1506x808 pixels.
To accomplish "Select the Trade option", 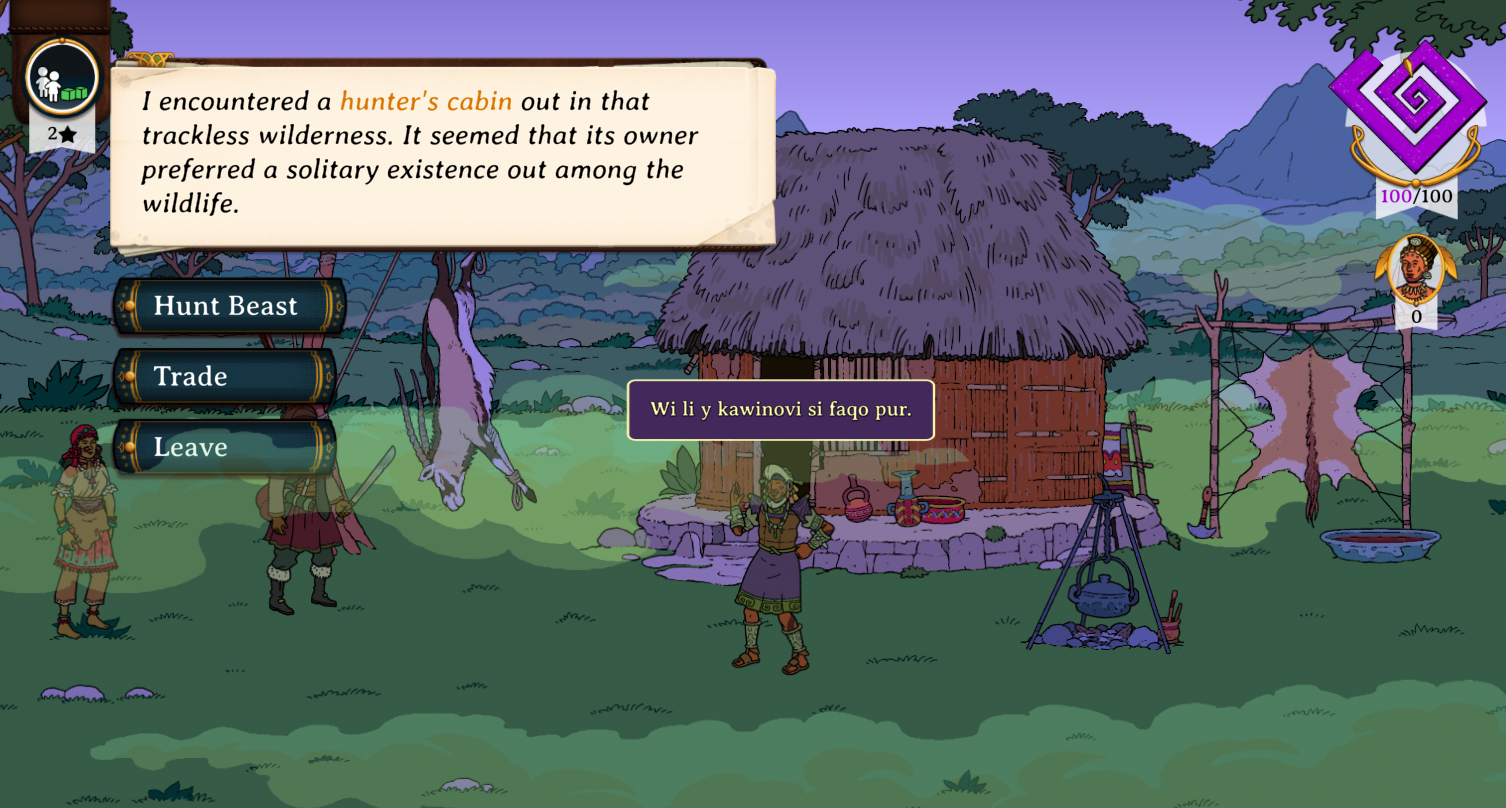I will [x=226, y=376].
